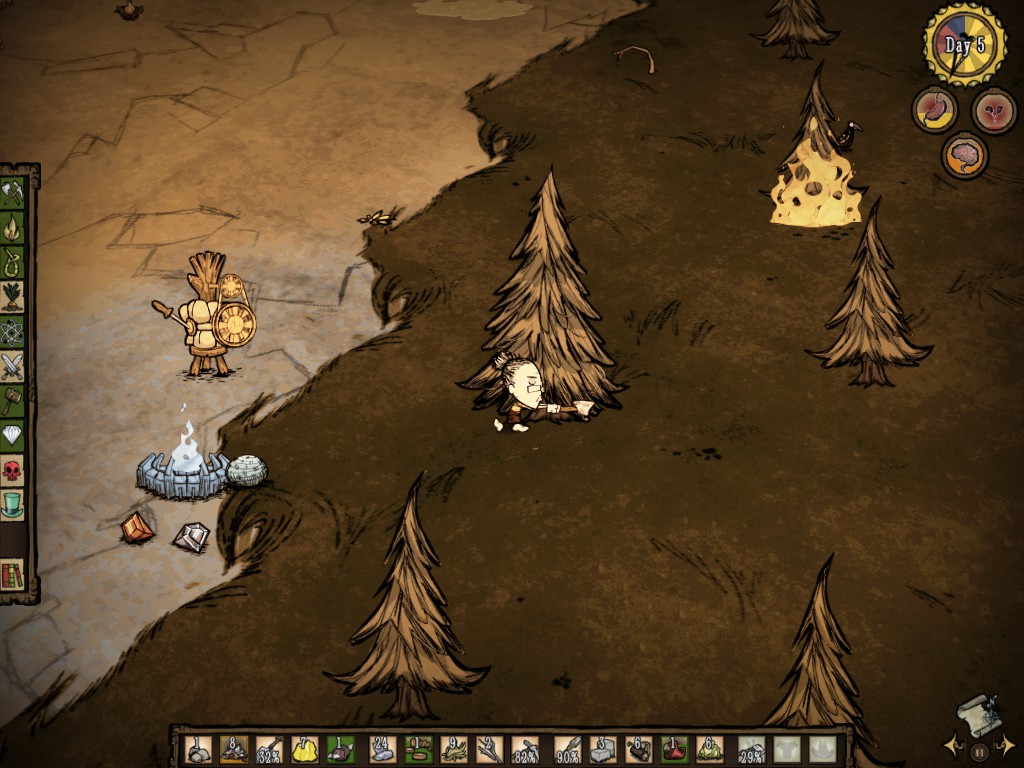Select the twigs inventory slot
Screen dimensions: 1024x768
pos(489,749)
